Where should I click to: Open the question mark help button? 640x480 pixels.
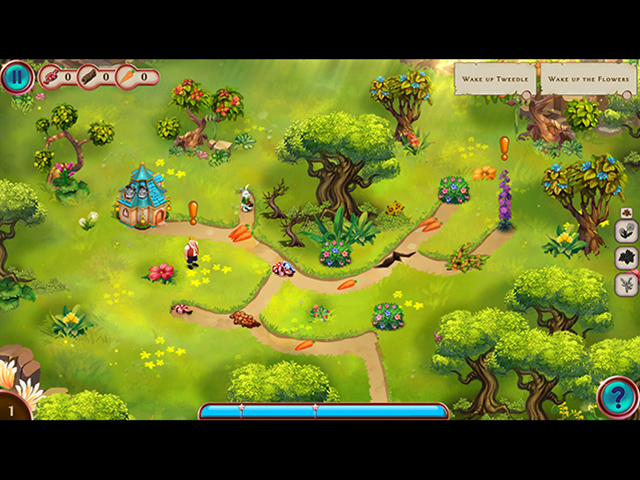tap(617, 397)
